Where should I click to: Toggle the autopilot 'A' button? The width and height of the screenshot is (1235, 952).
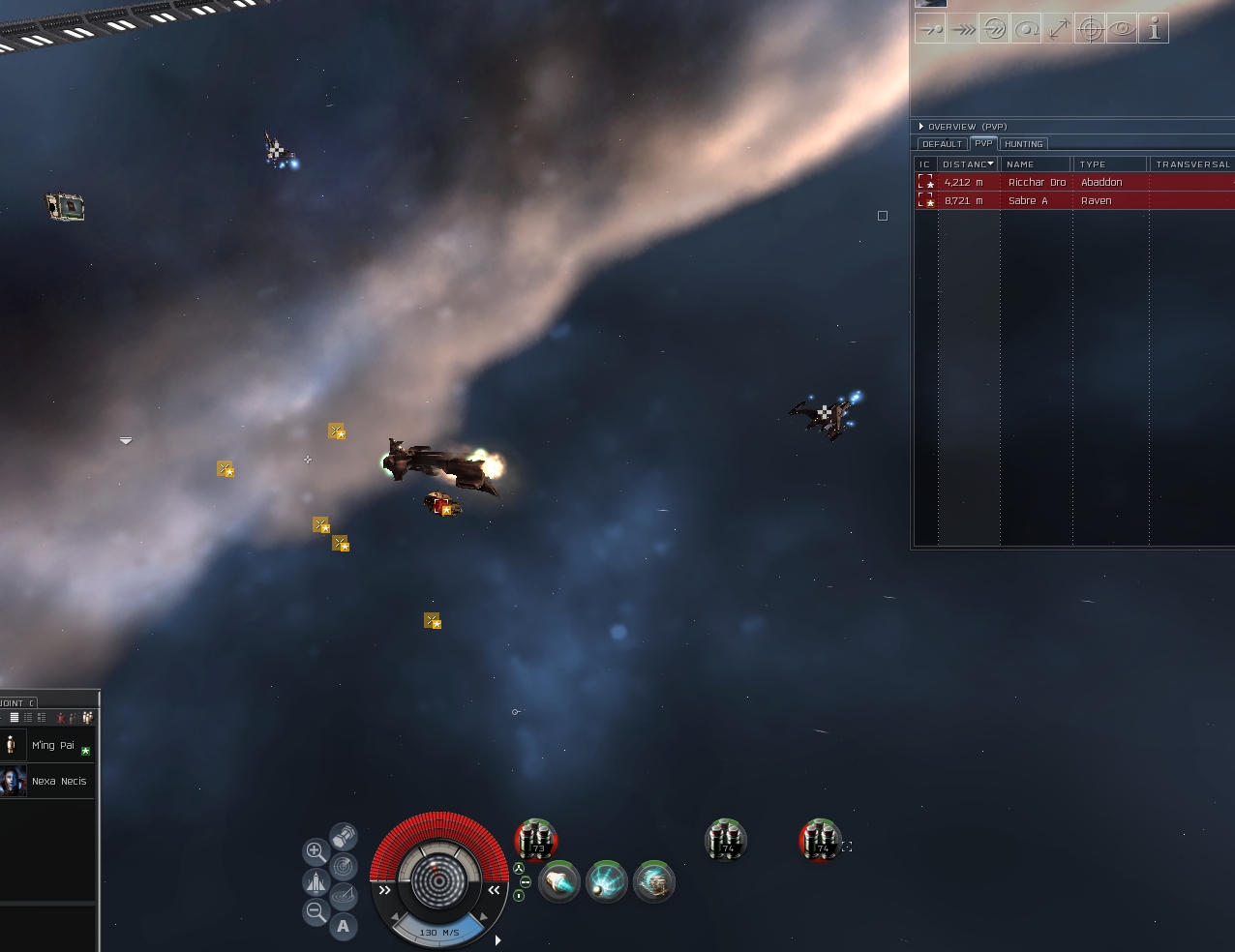coord(343,926)
